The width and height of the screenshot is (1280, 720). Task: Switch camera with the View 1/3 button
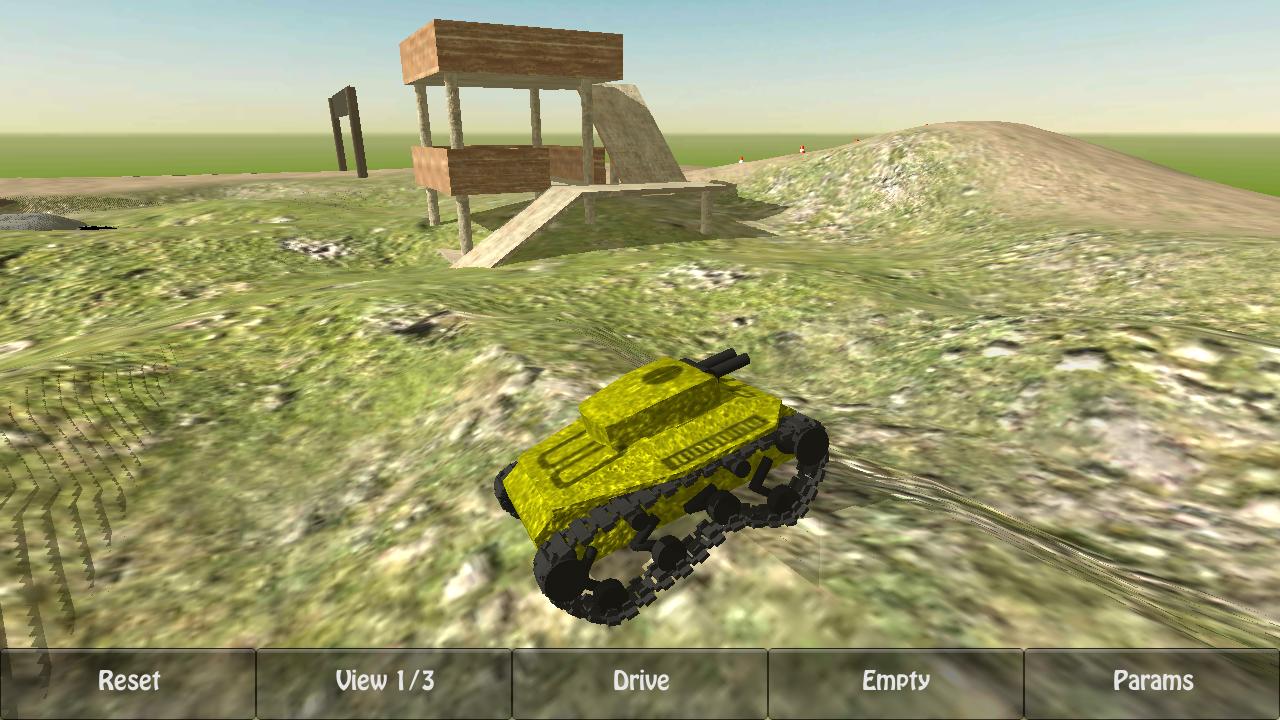(384, 681)
